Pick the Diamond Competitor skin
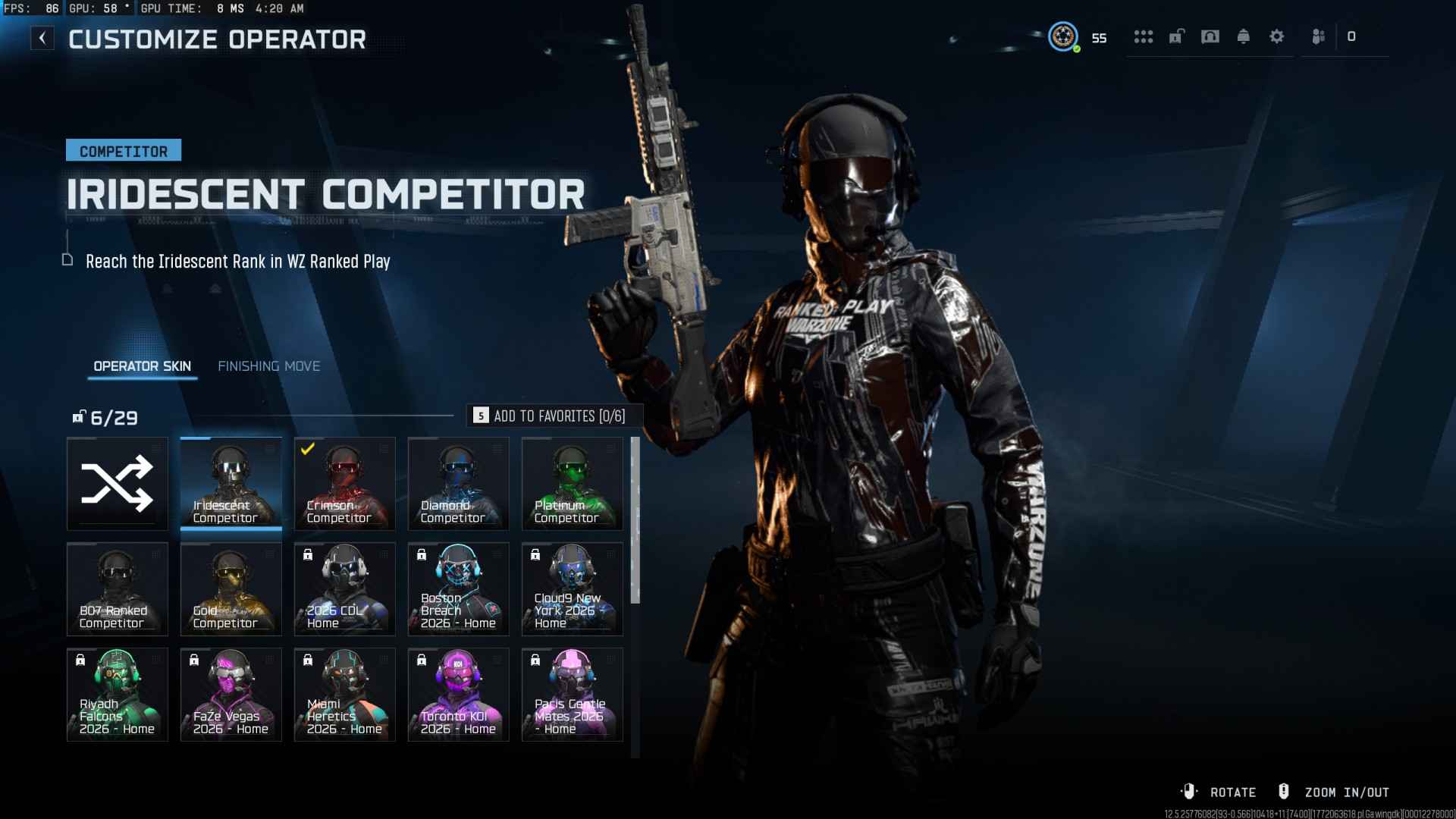 pos(459,484)
